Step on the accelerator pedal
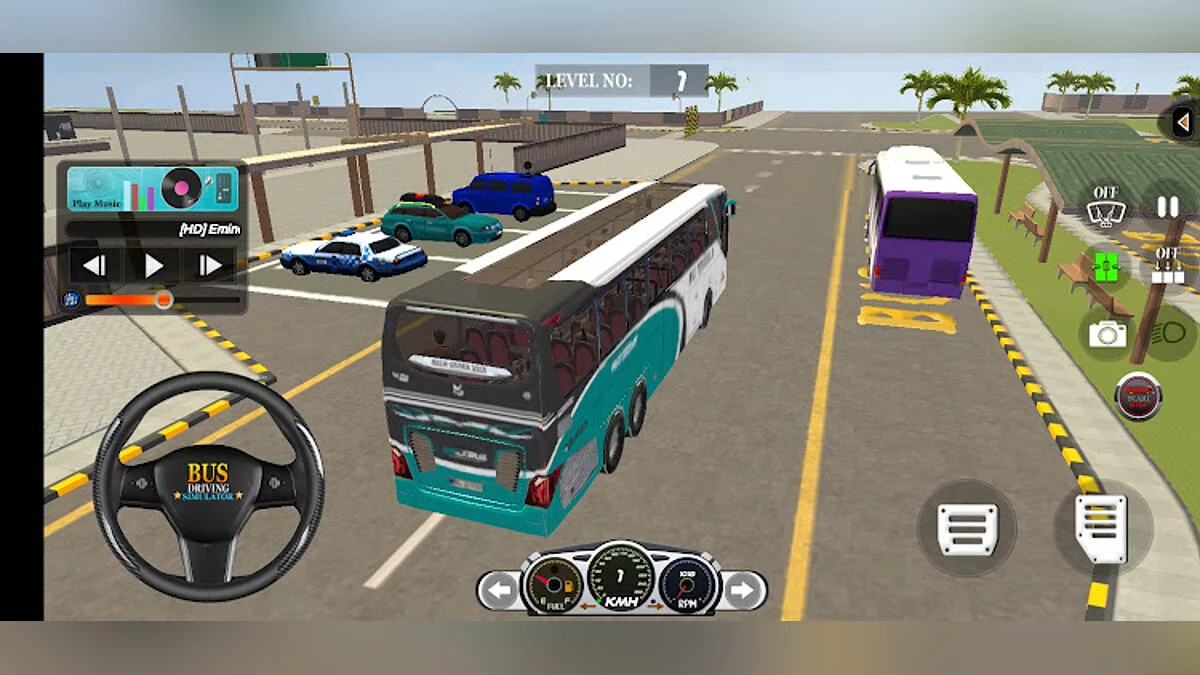The width and height of the screenshot is (1200, 675). pyautogui.click(x=1101, y=527)
